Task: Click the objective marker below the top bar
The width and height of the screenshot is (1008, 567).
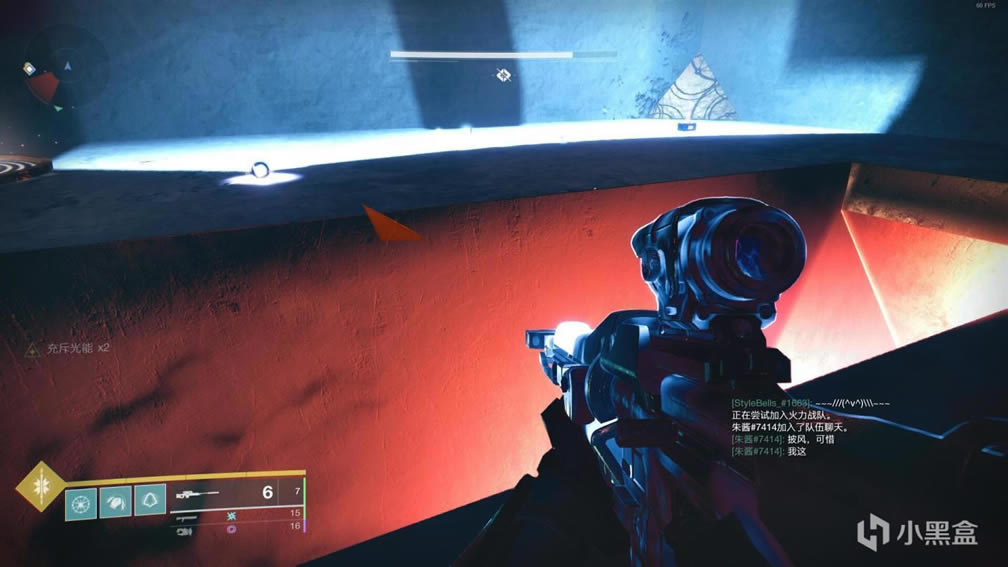Action: (504, 75)
